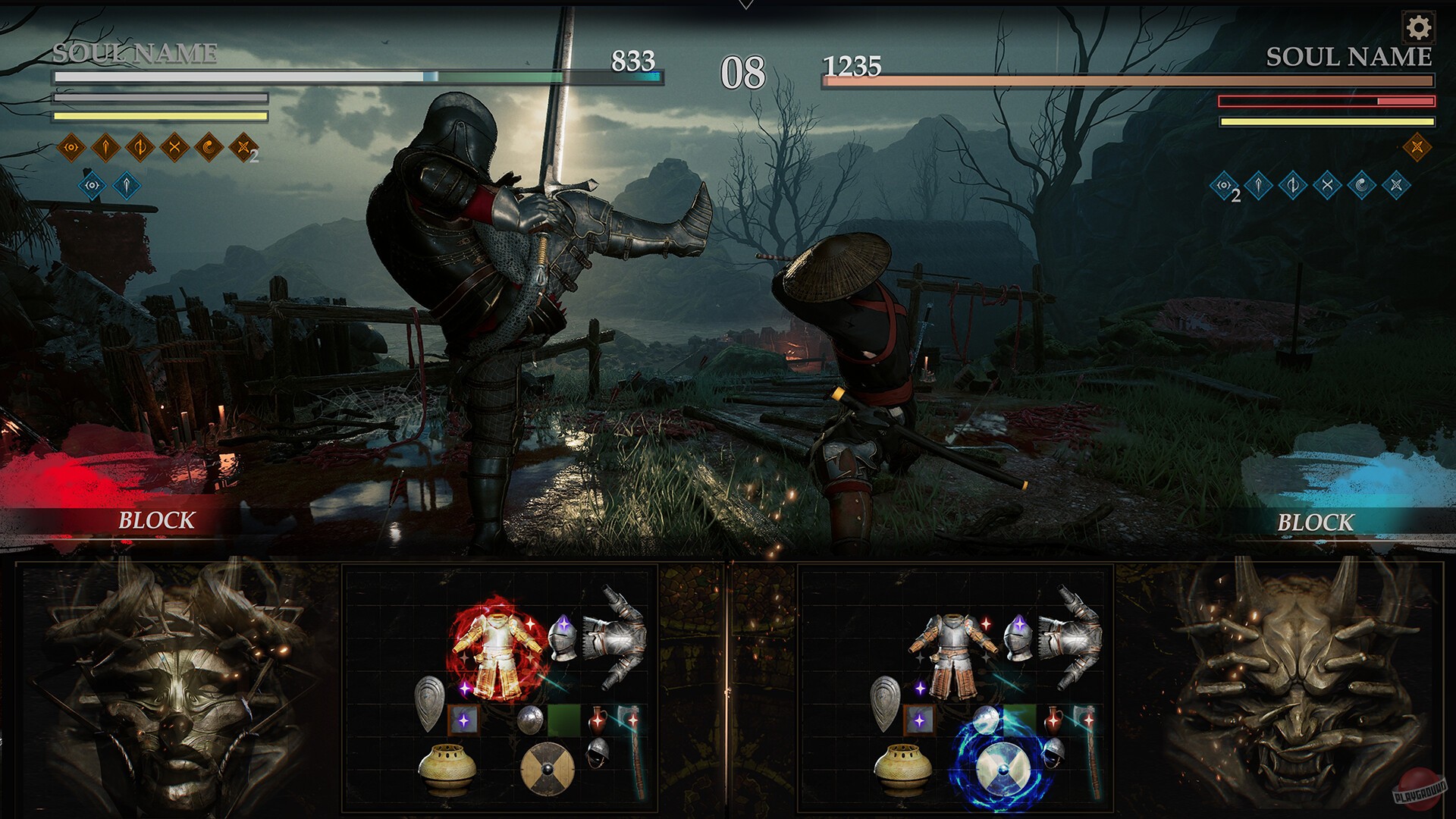Click the blue eye ability icon below the orange row
The height and width of the screenshot is (819, 1456).
click(x=93, y=186)
